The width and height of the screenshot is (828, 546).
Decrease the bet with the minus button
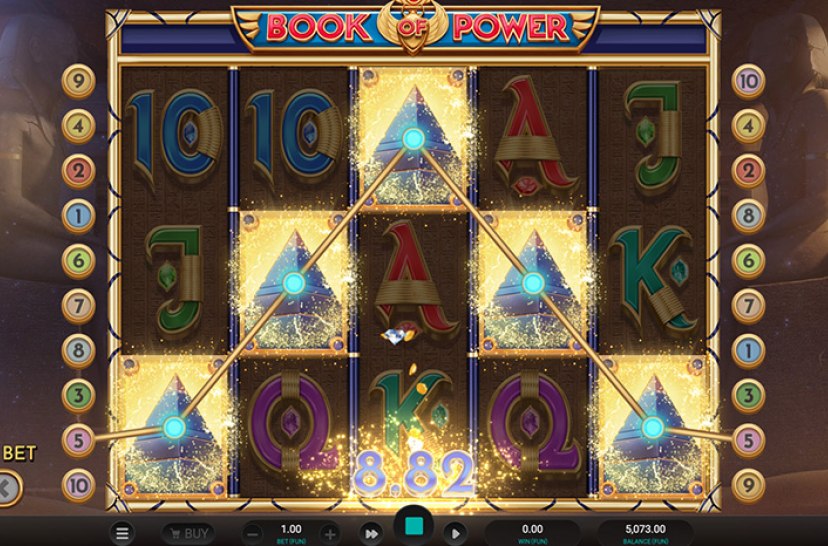click(x=254, y=534)
